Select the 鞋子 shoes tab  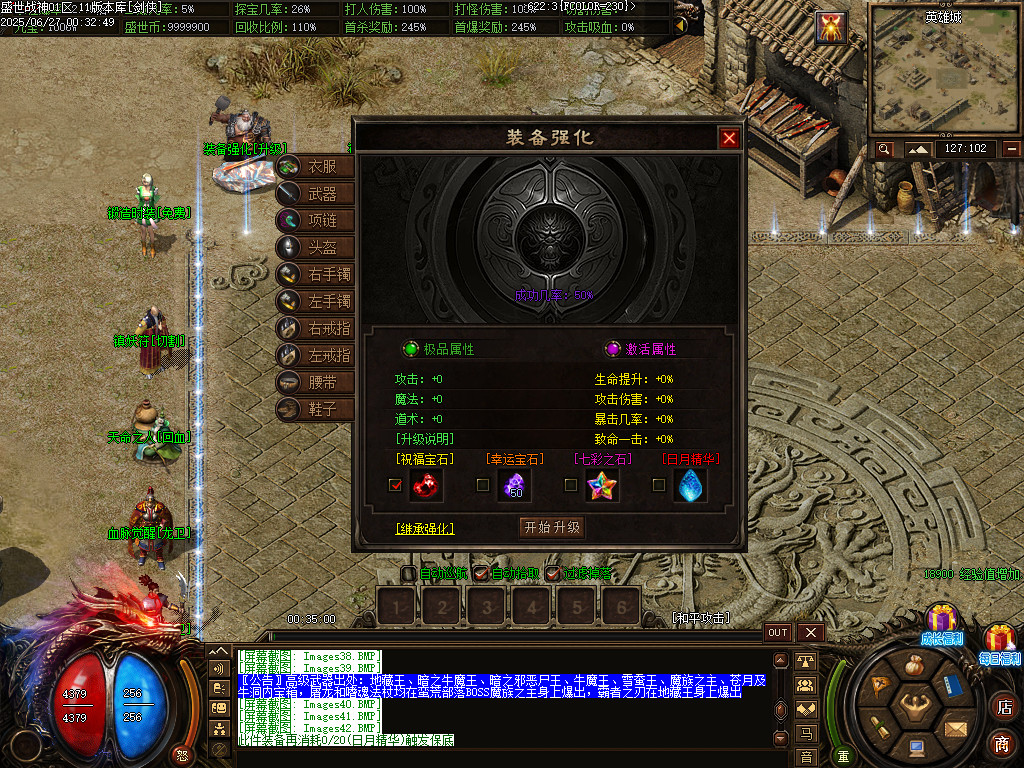point(316,409)
